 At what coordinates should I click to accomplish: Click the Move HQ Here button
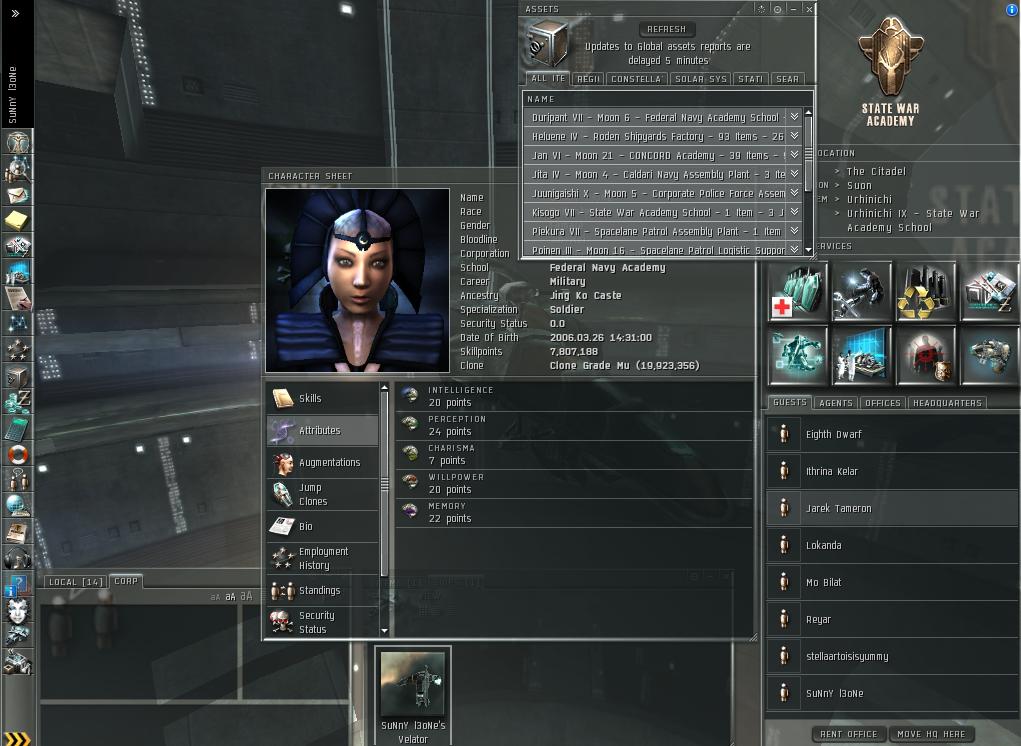[930, 734]
